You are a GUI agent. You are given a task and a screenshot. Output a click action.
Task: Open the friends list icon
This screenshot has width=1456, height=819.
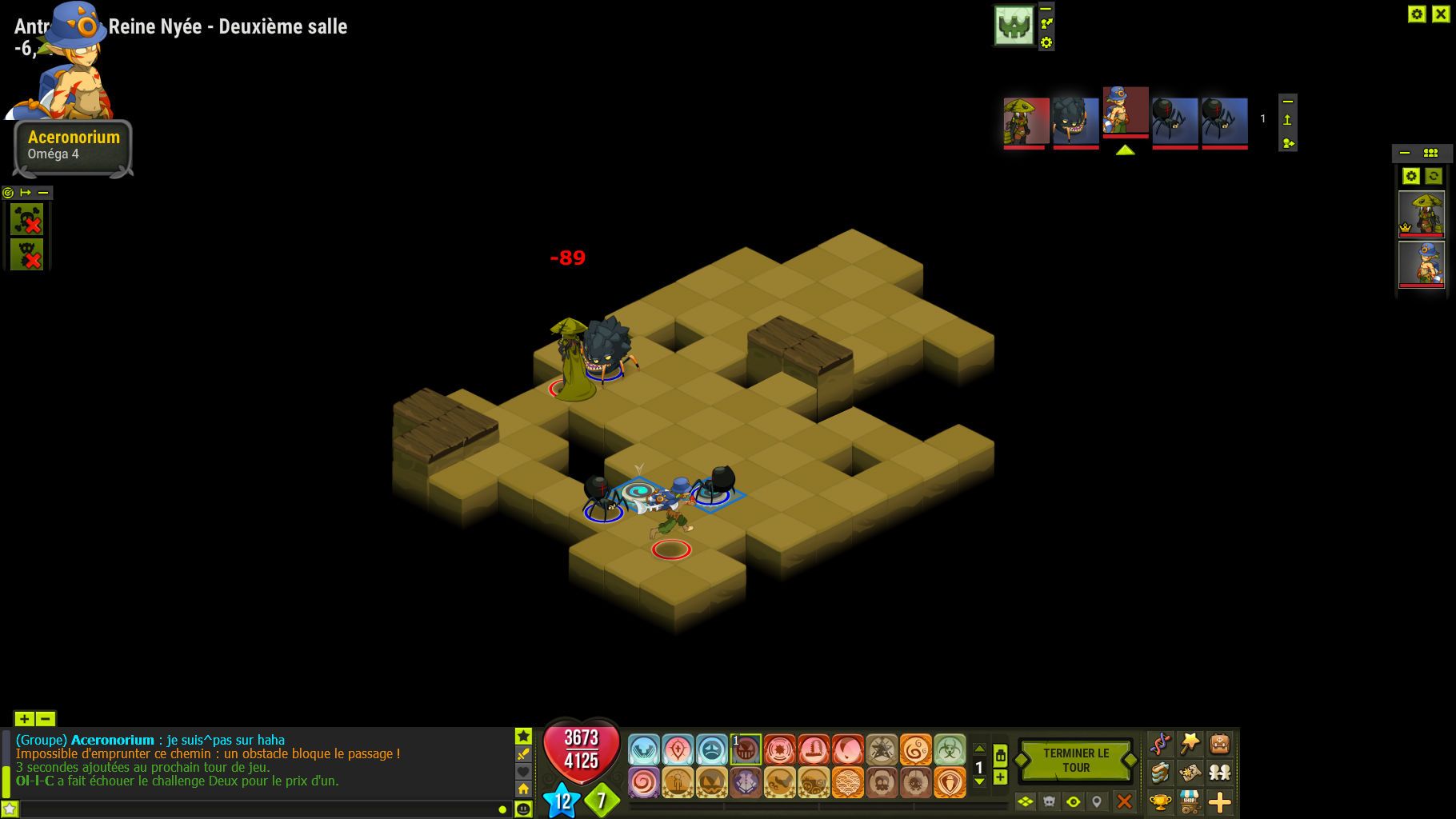(1219, 772)
